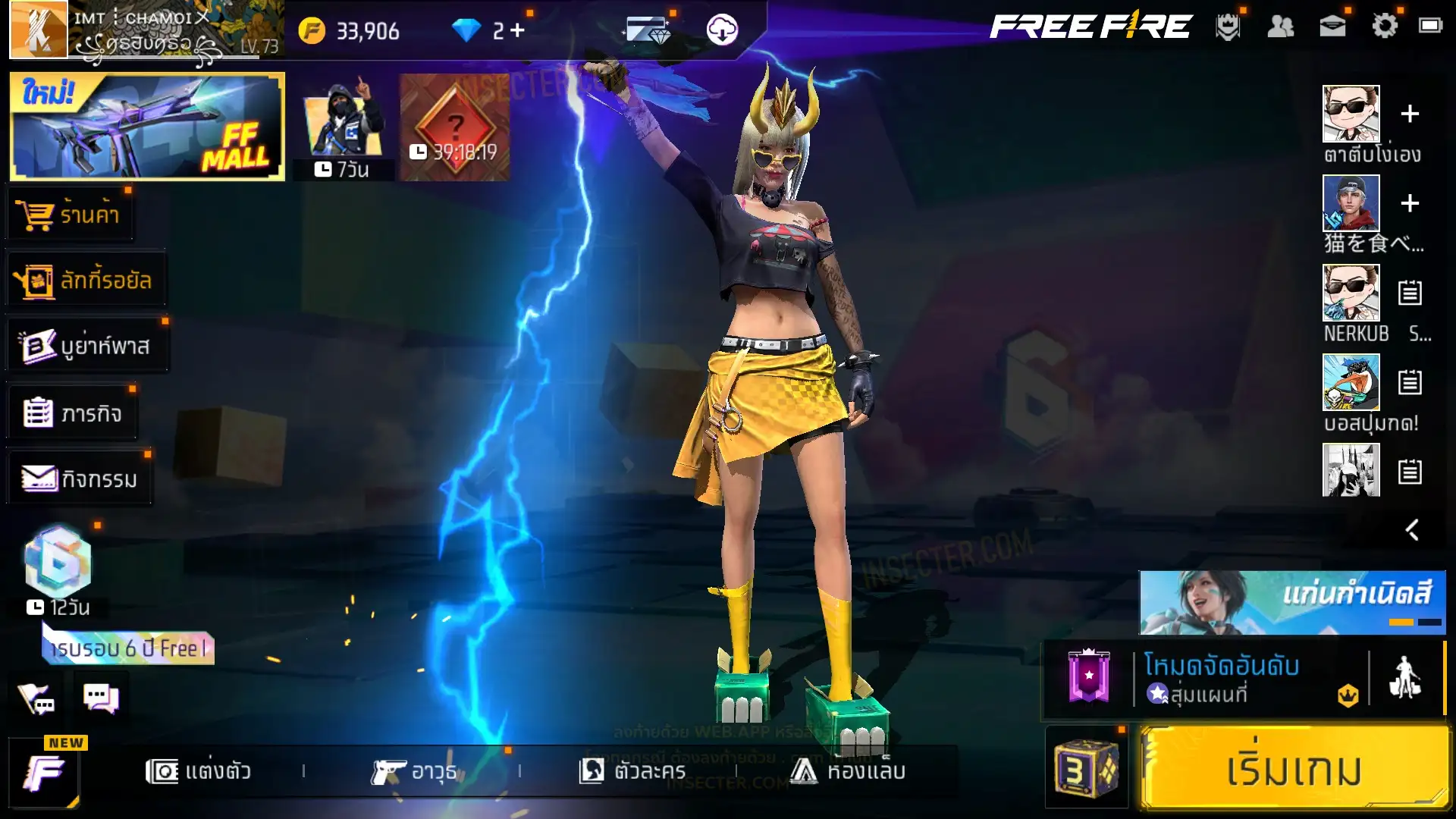Open the player profile avatar
The height and width of the screenshot is (819, 1456).
(x=38, y=30)
